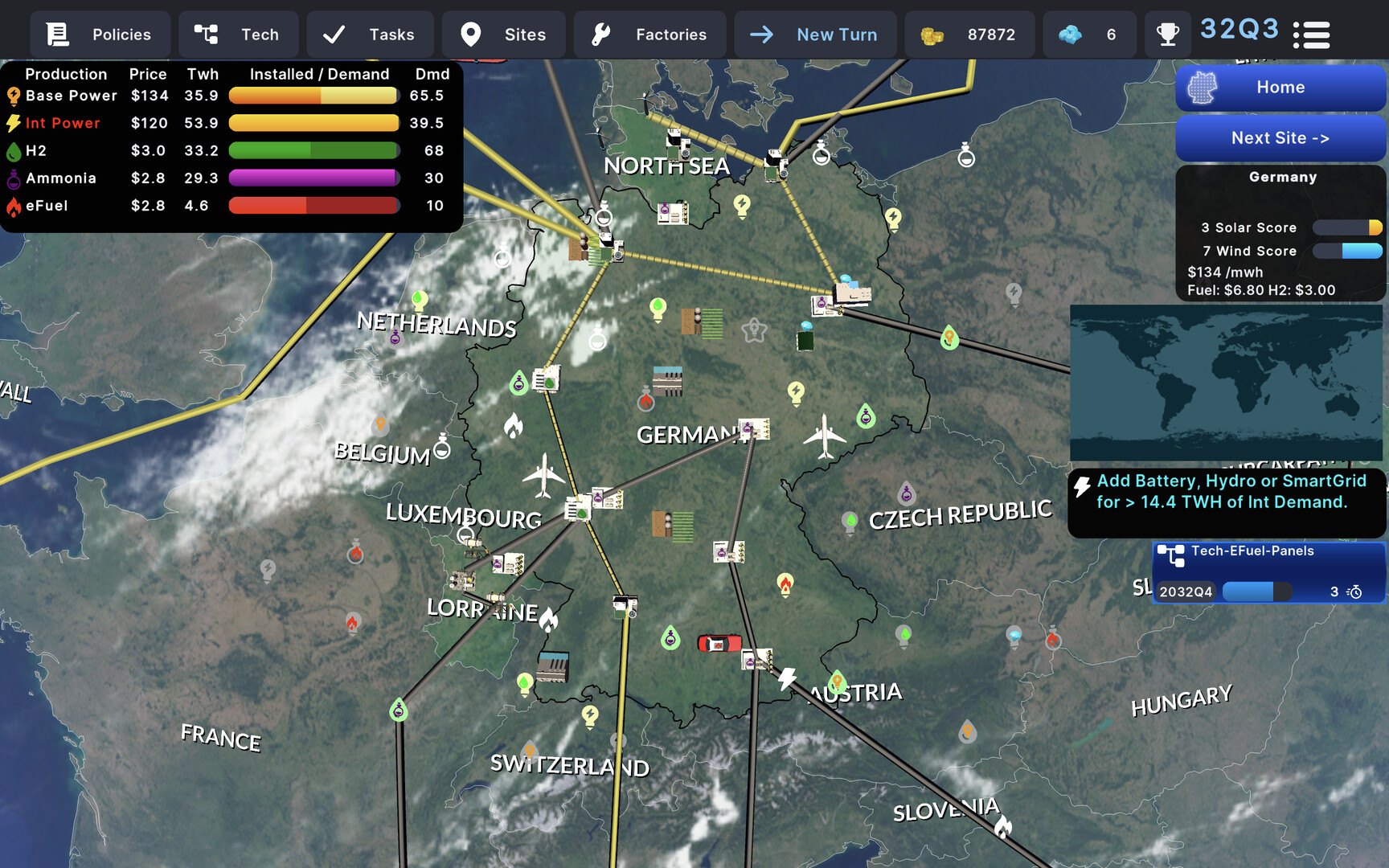1389x868 pixels.
Task: Open the hamburger list menu
Action: pos(1311,35)
